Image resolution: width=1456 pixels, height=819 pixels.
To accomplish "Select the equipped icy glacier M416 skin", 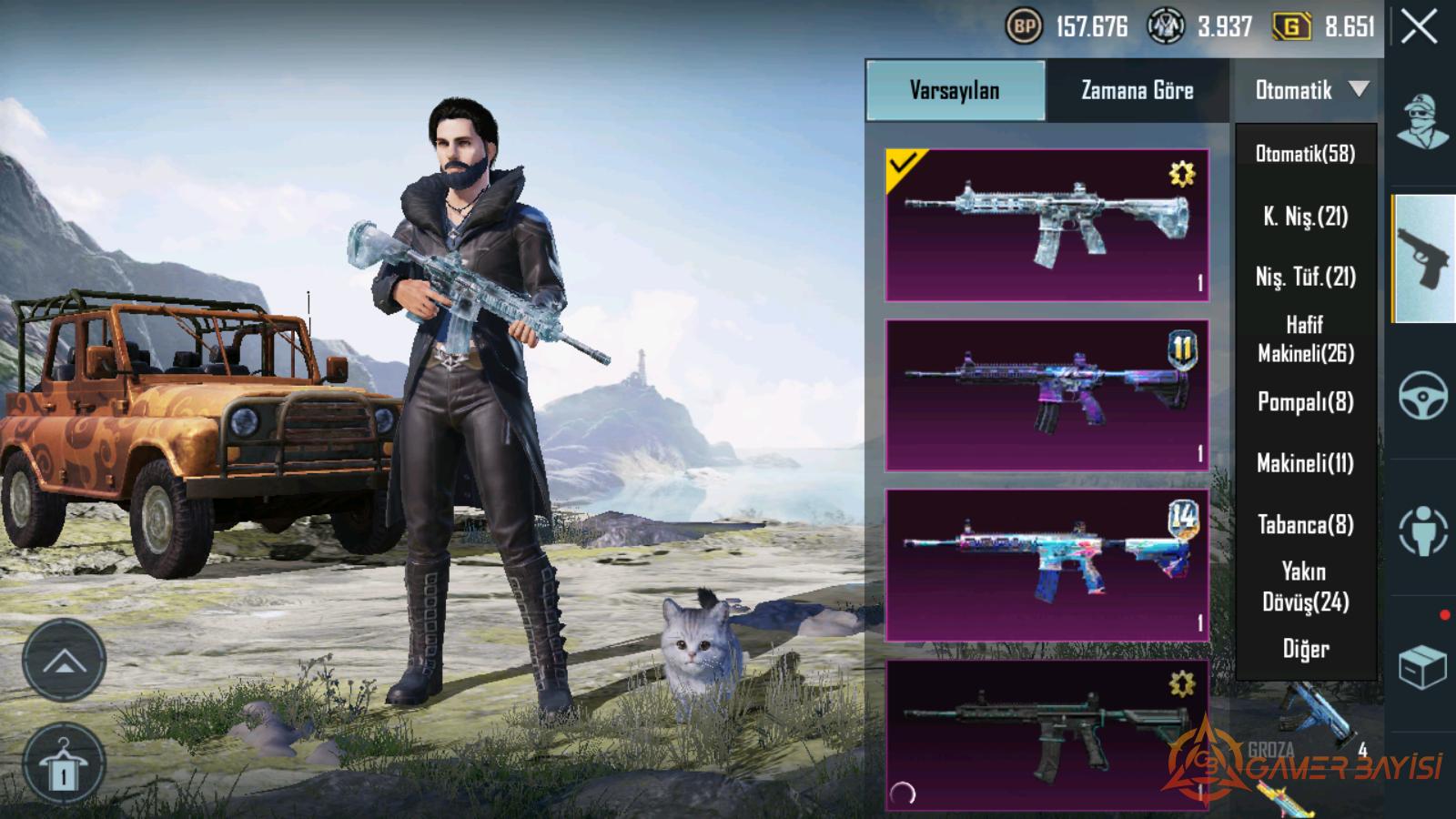I will coord(1046,225).
